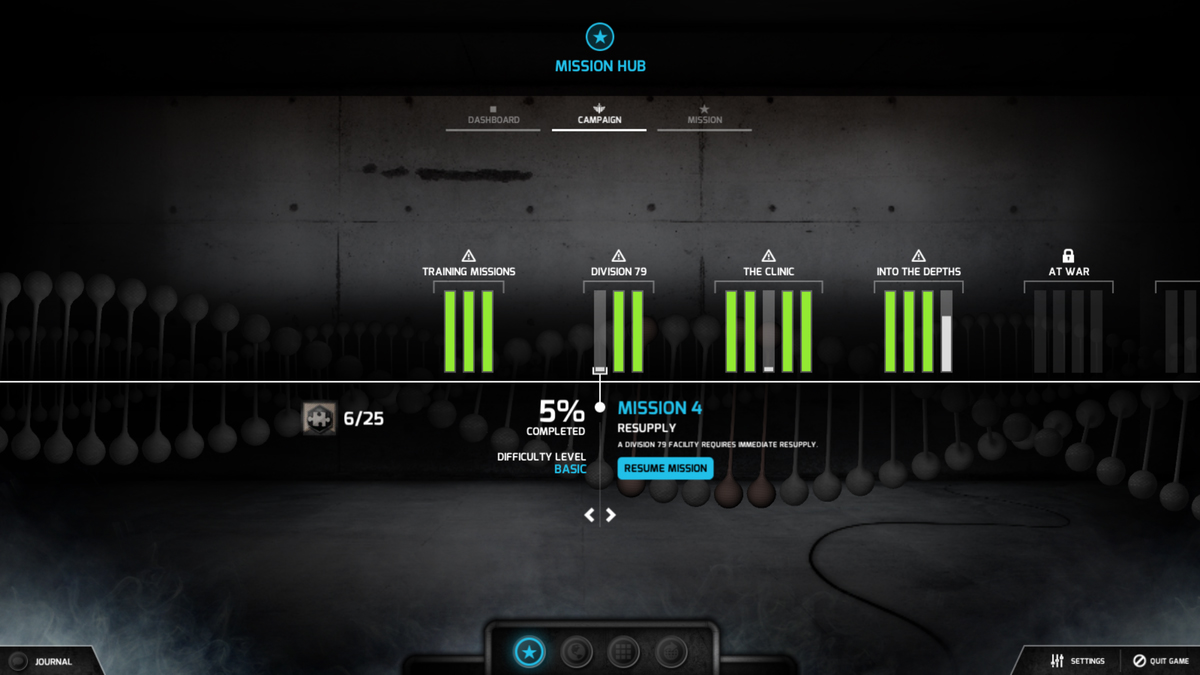Open the globe icon in bottom dock
Image resolution: width=1200 pixels, height=675 pixels.
click(x=577, y=653)
